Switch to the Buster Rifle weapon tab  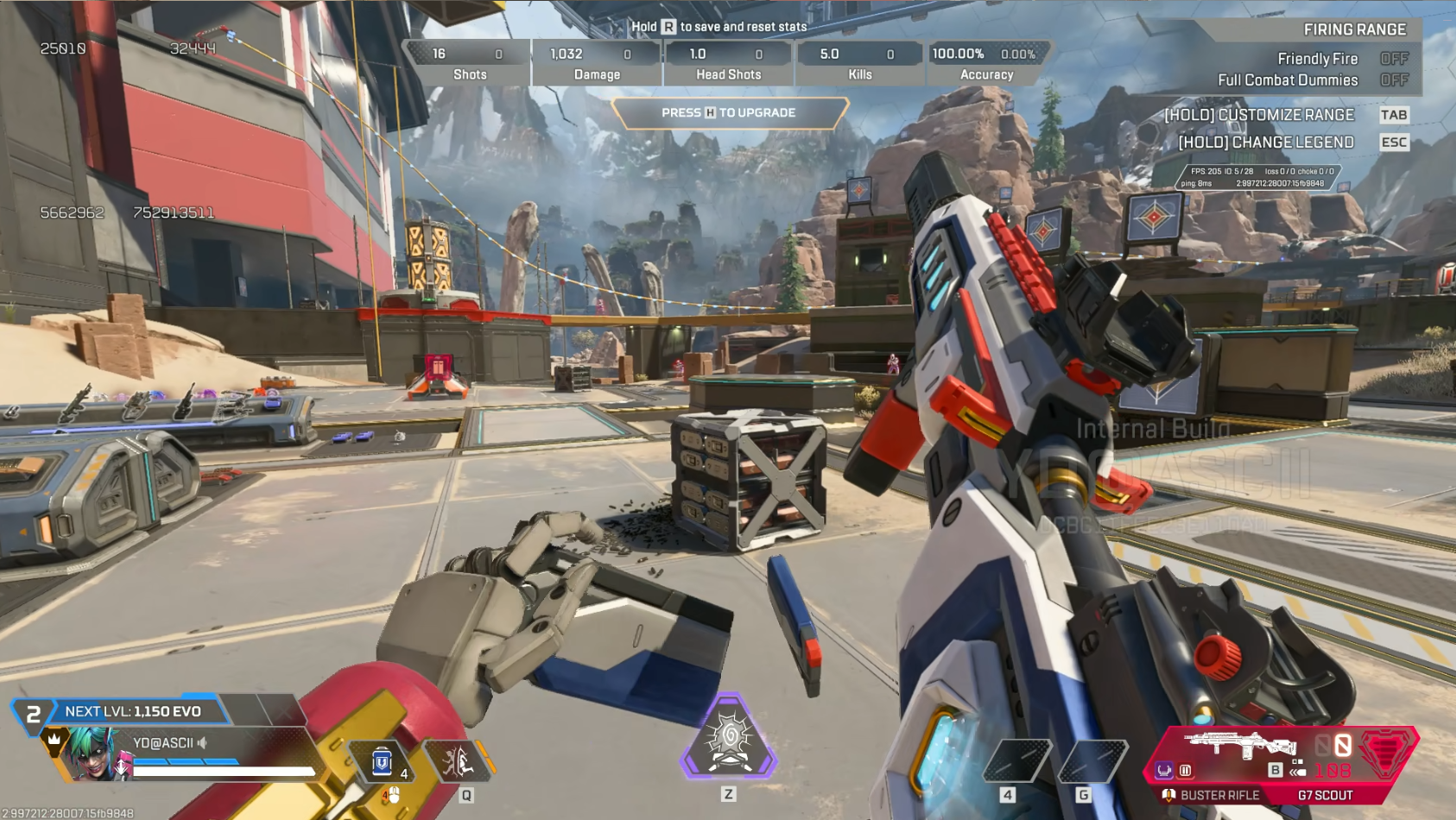(1219, 795)
